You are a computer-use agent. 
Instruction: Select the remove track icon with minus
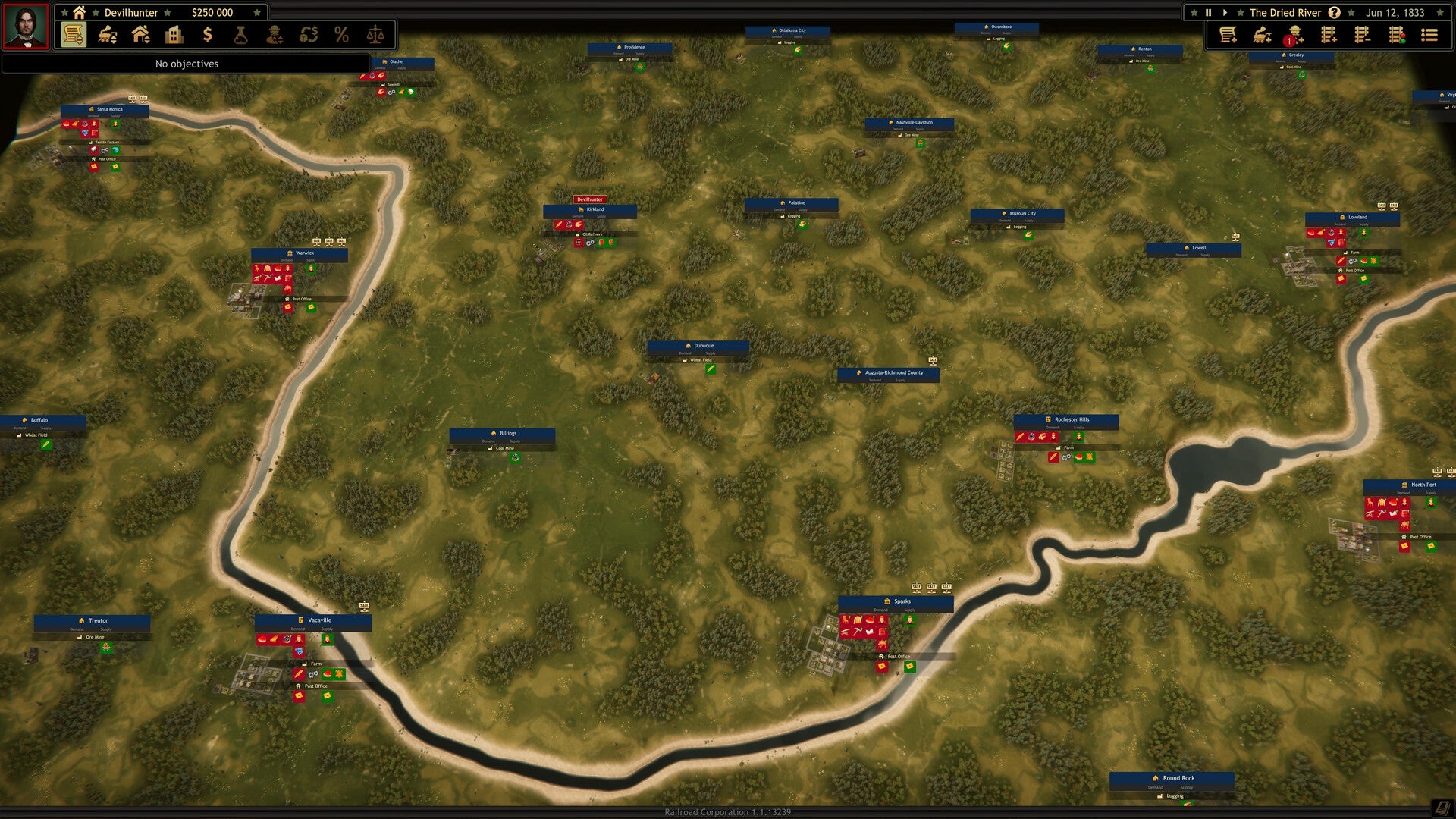click(1363, 35)
